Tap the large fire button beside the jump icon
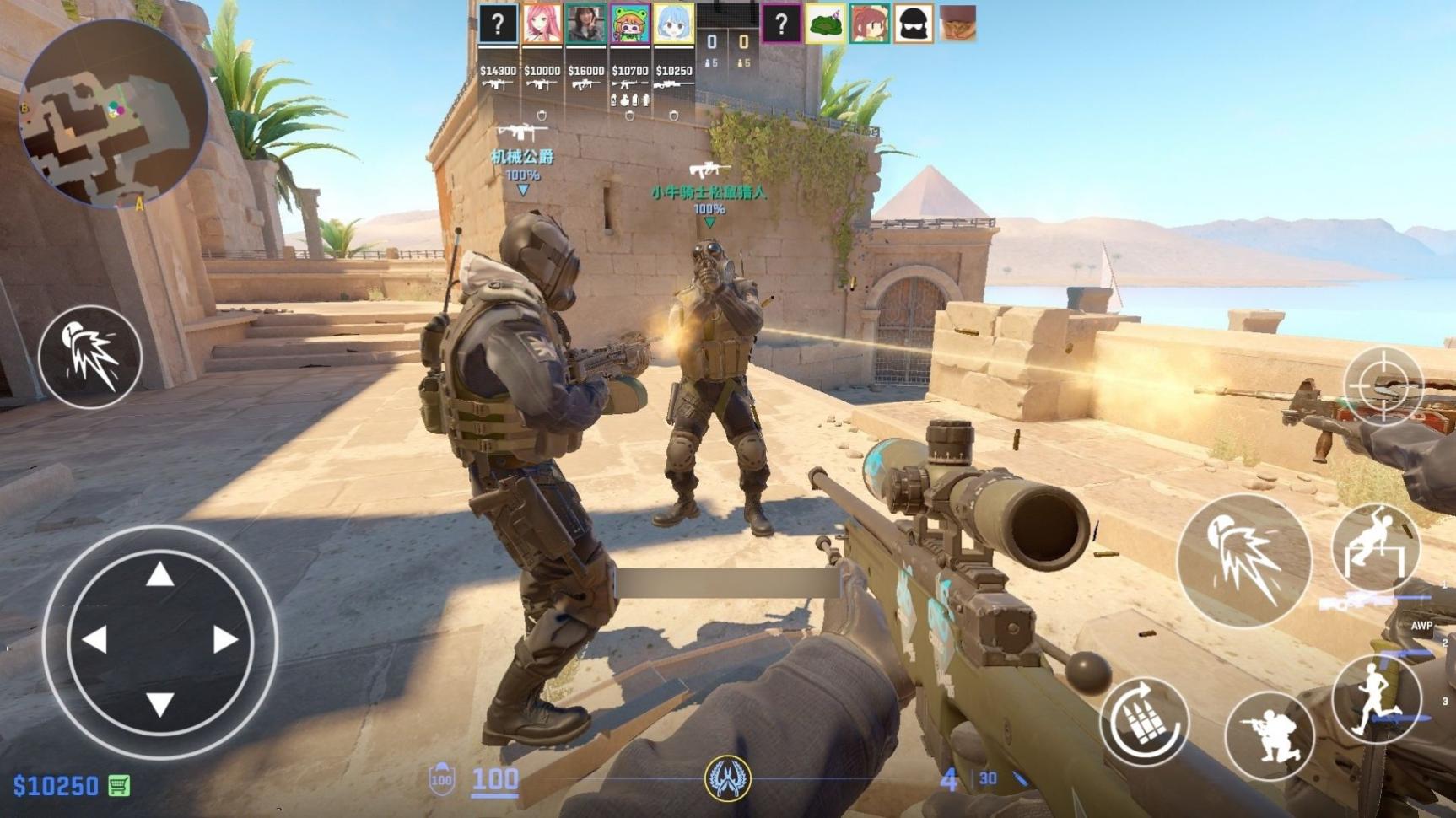Image resolution: width=1456 pixels, height=818 pixels. 1243,561
